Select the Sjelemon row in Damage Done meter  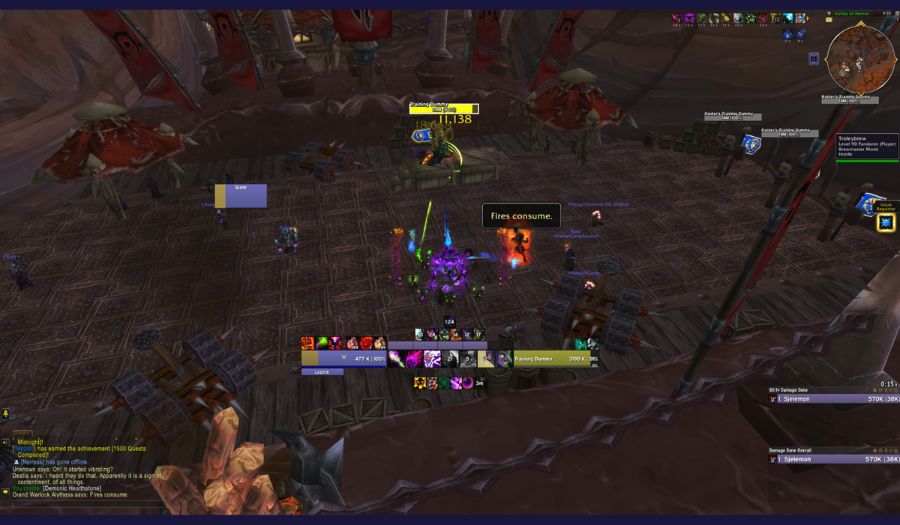(x=832, y=398)
